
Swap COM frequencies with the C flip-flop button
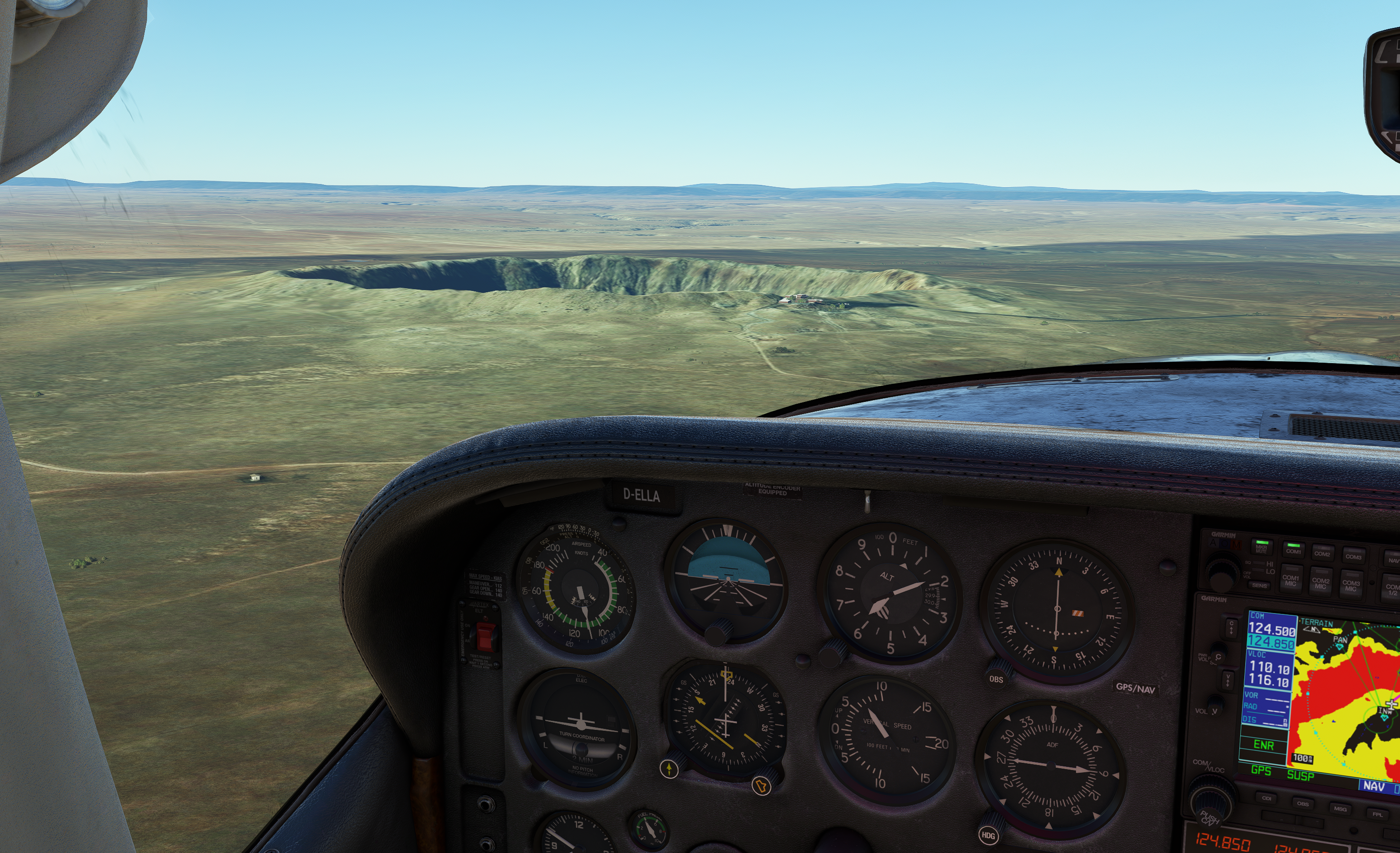1231,627
